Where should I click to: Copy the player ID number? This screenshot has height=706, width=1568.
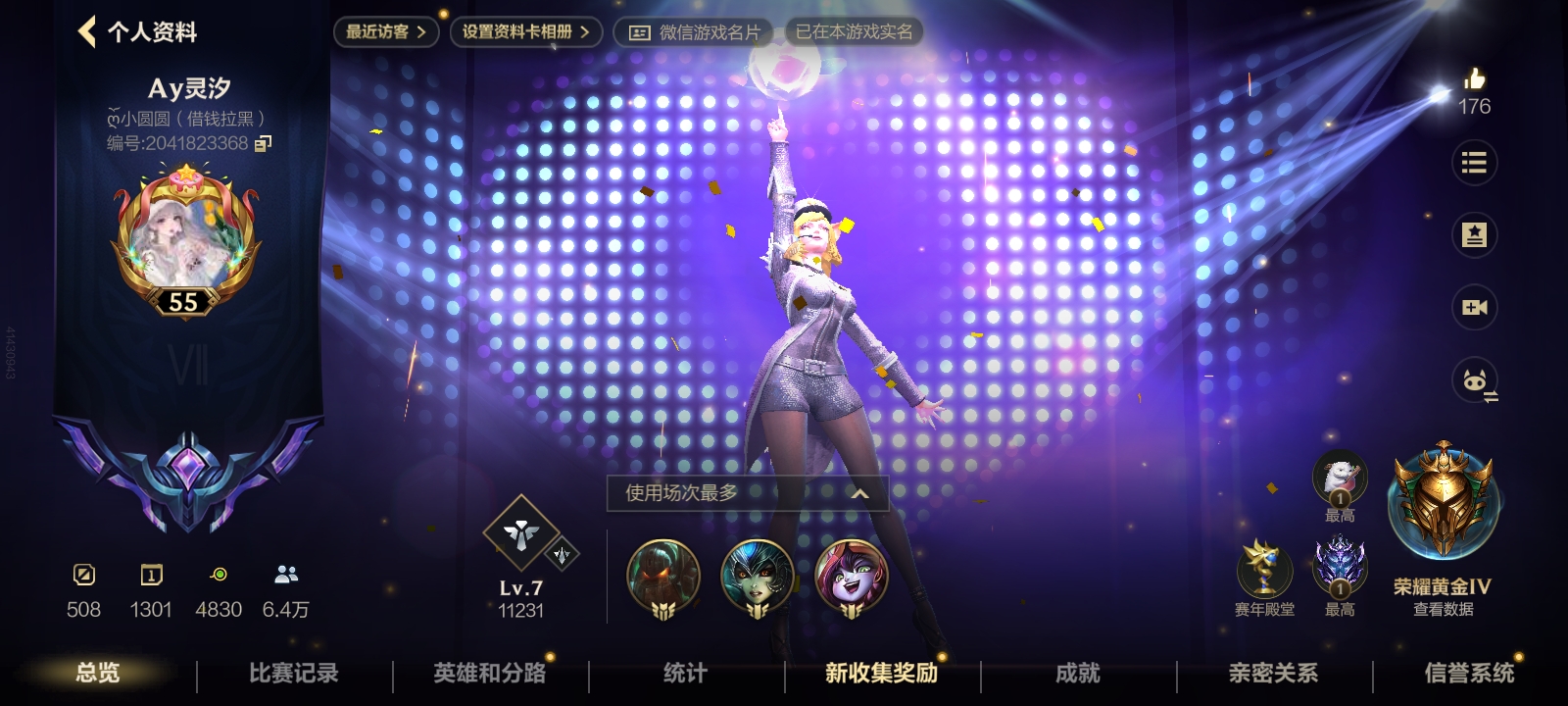click(263, 144)
